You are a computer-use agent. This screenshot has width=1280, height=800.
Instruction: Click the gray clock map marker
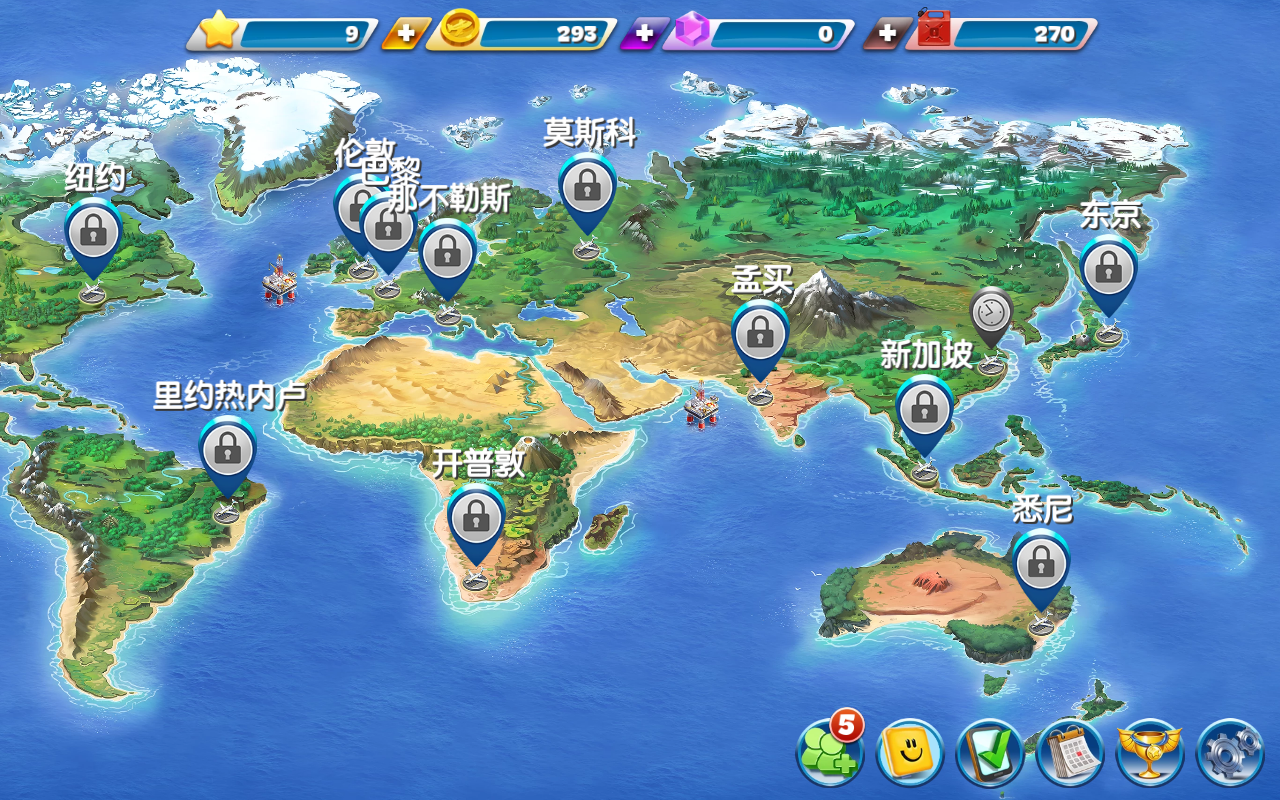point(990,314)
